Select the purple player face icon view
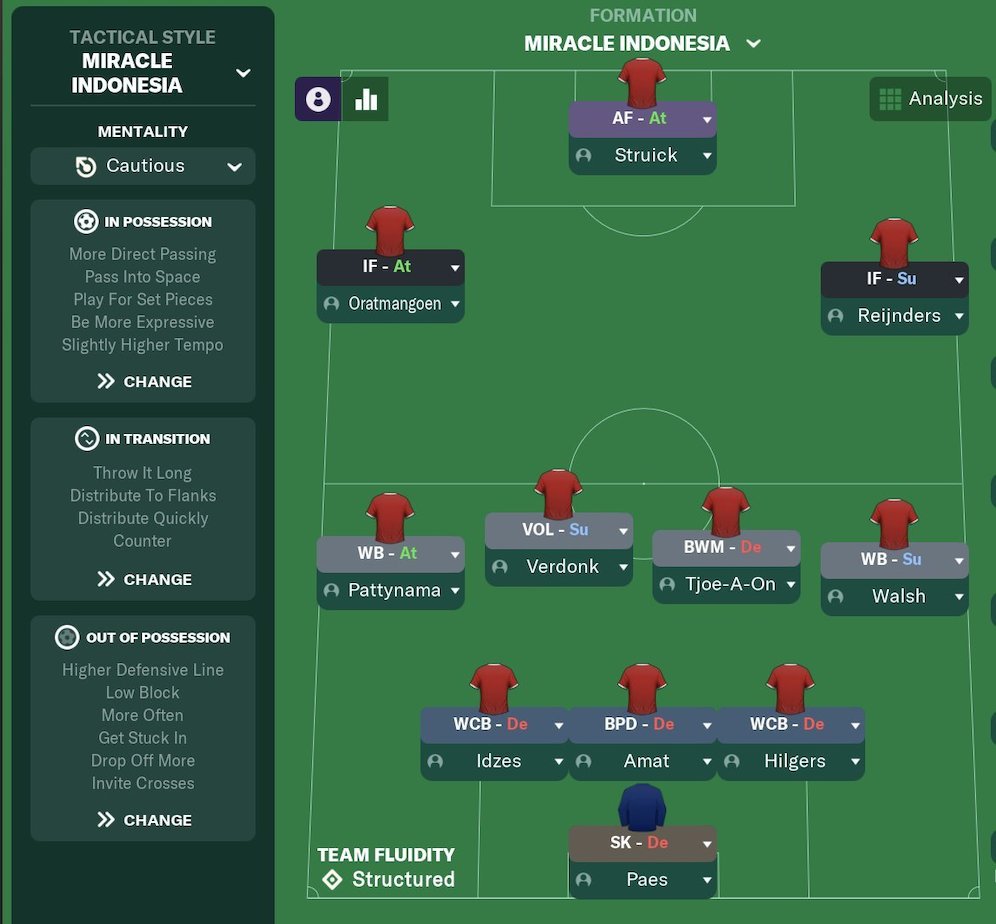This screenshot has width=996, height=924. (x=318, y=99)
